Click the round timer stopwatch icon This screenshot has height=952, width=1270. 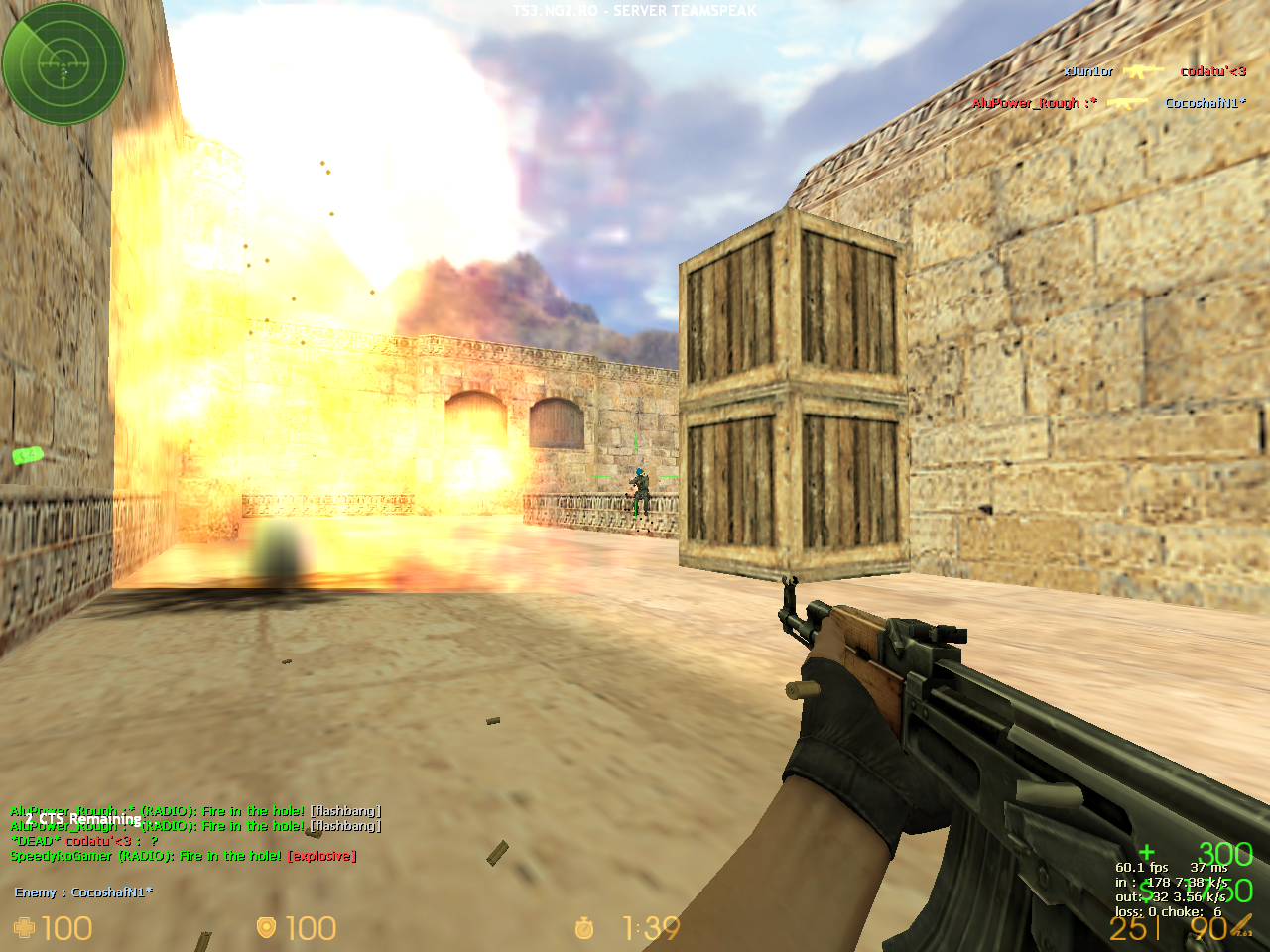(x=584, y=928)
